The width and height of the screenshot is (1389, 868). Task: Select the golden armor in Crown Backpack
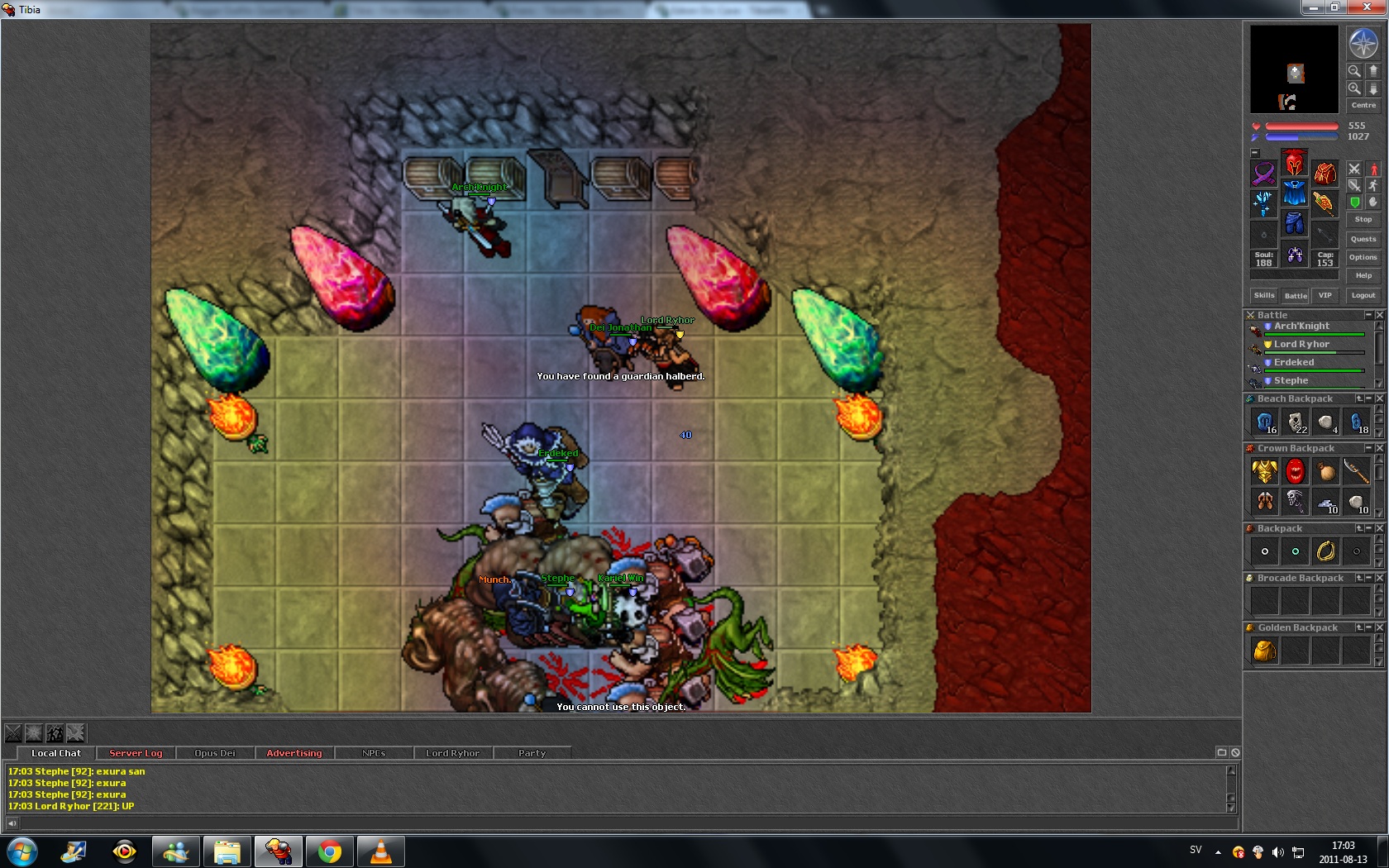[1264, 472]
